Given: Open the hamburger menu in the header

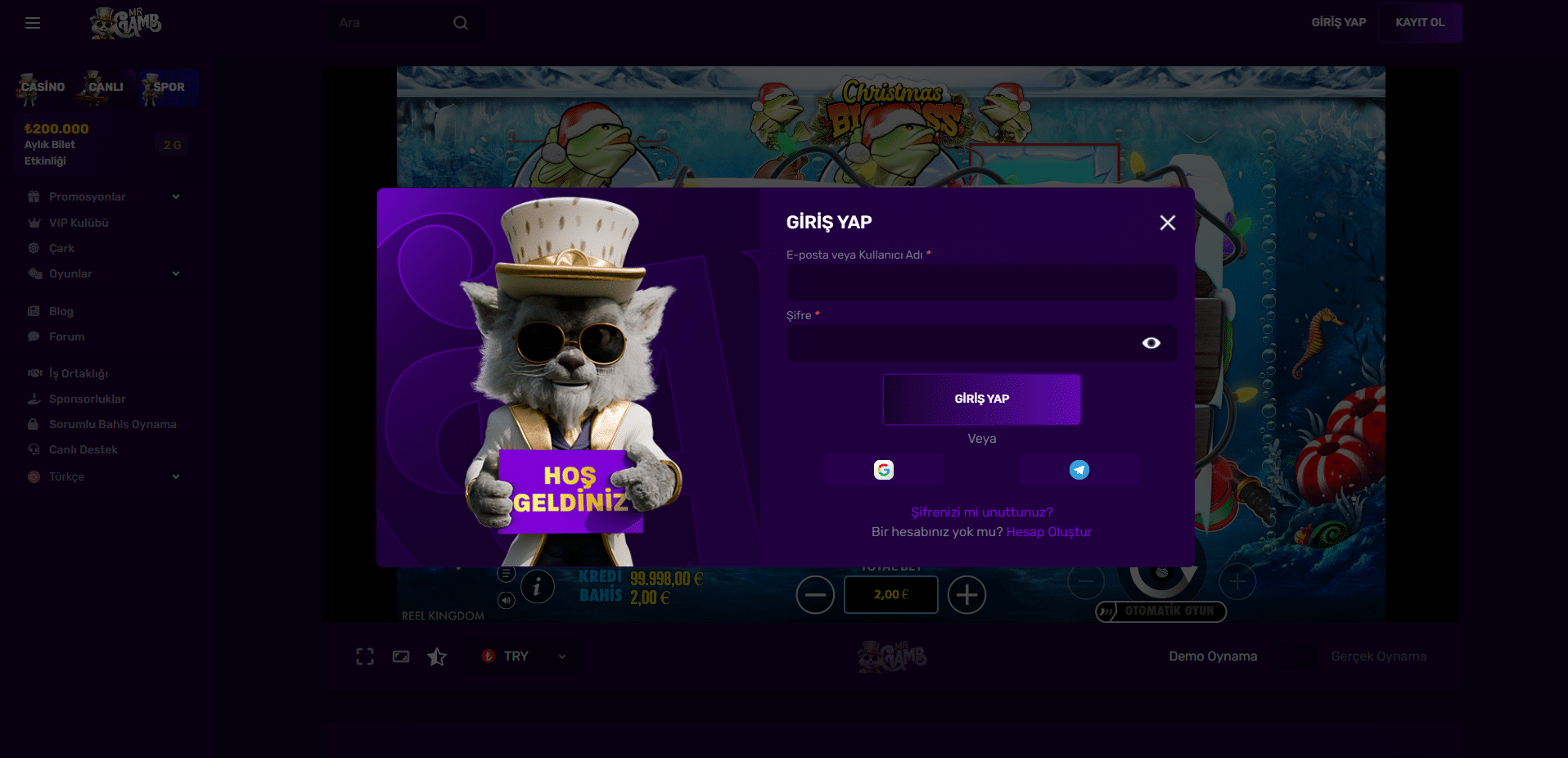Looking at the screenshot, I should pos(33,23).
